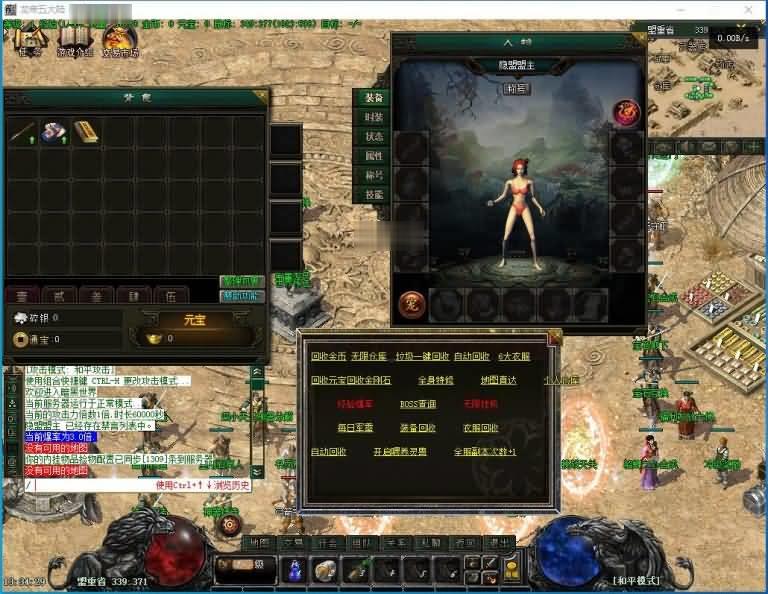The width and height of the screenshot is (768, 594).
Task: Open the 任务 quest icon
Action: coord(28,42)
